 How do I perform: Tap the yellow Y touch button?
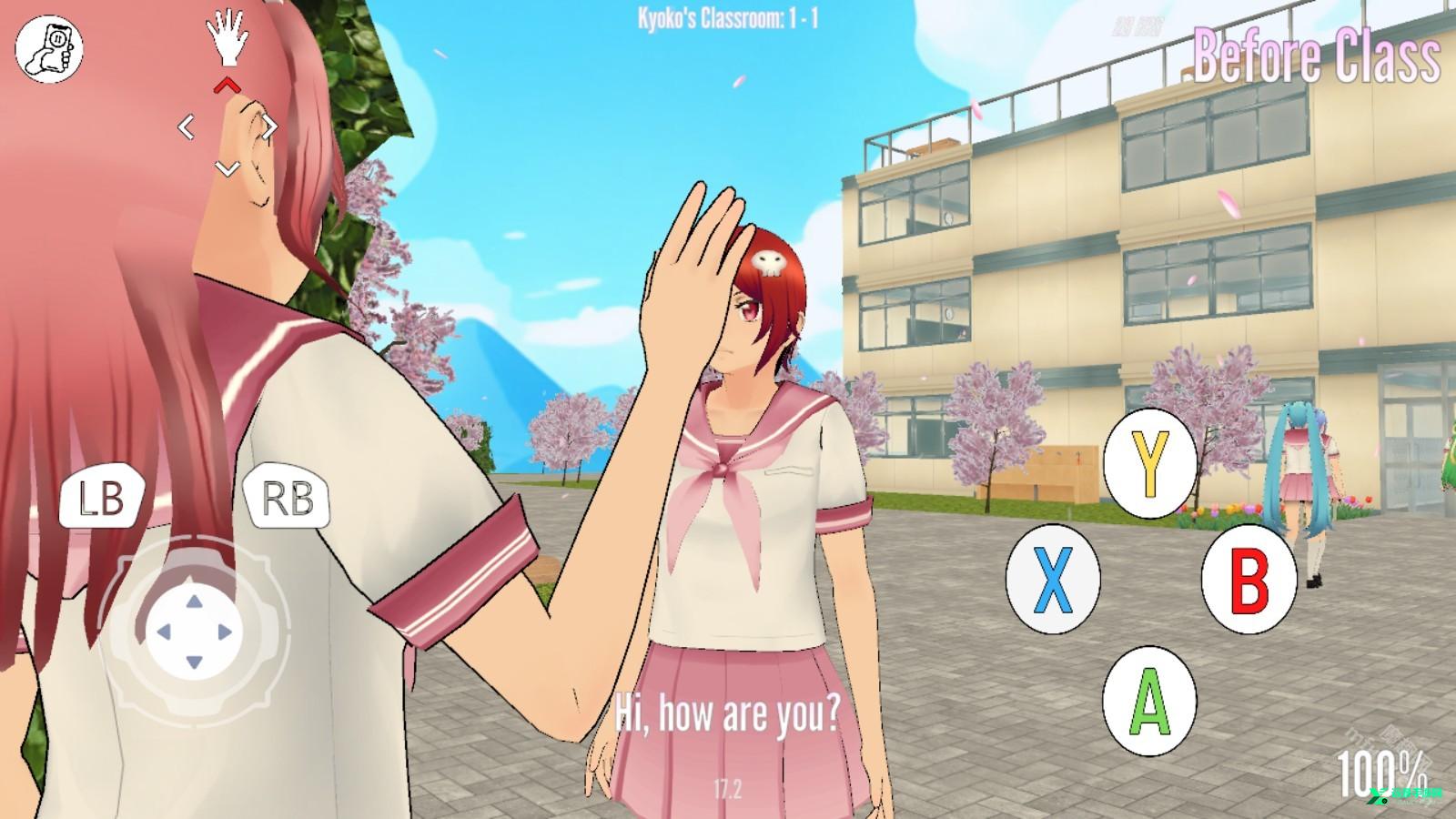tap(1149, 462)
